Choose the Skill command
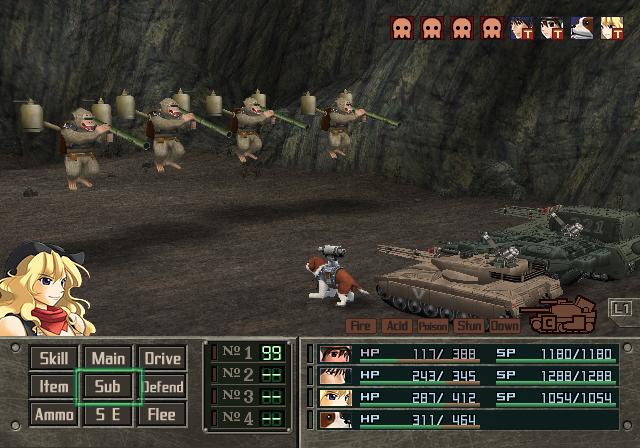 pyautogui.click(x=52, y=358)
